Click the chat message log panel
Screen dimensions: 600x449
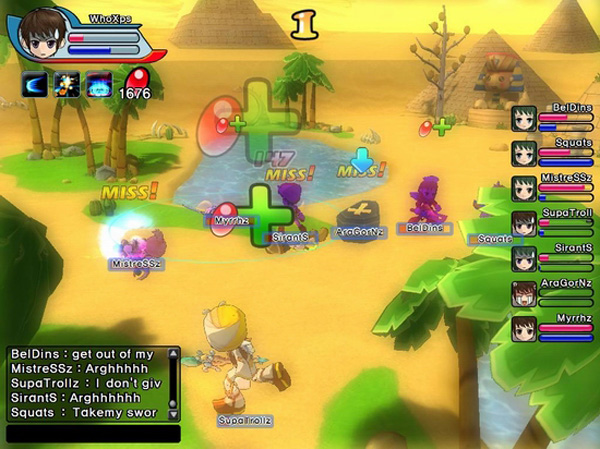[x=86, y=383]
